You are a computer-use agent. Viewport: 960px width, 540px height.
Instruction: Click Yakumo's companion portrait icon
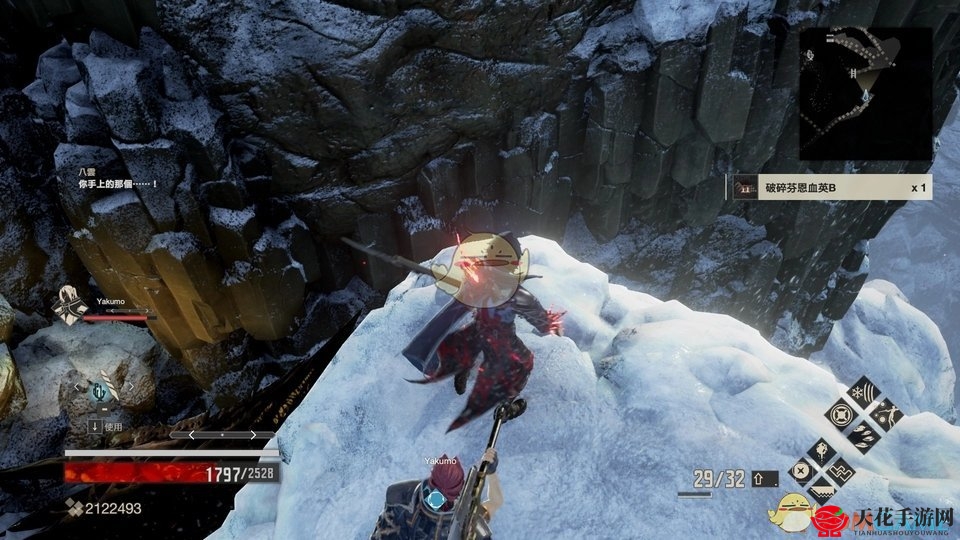[69, 305]
